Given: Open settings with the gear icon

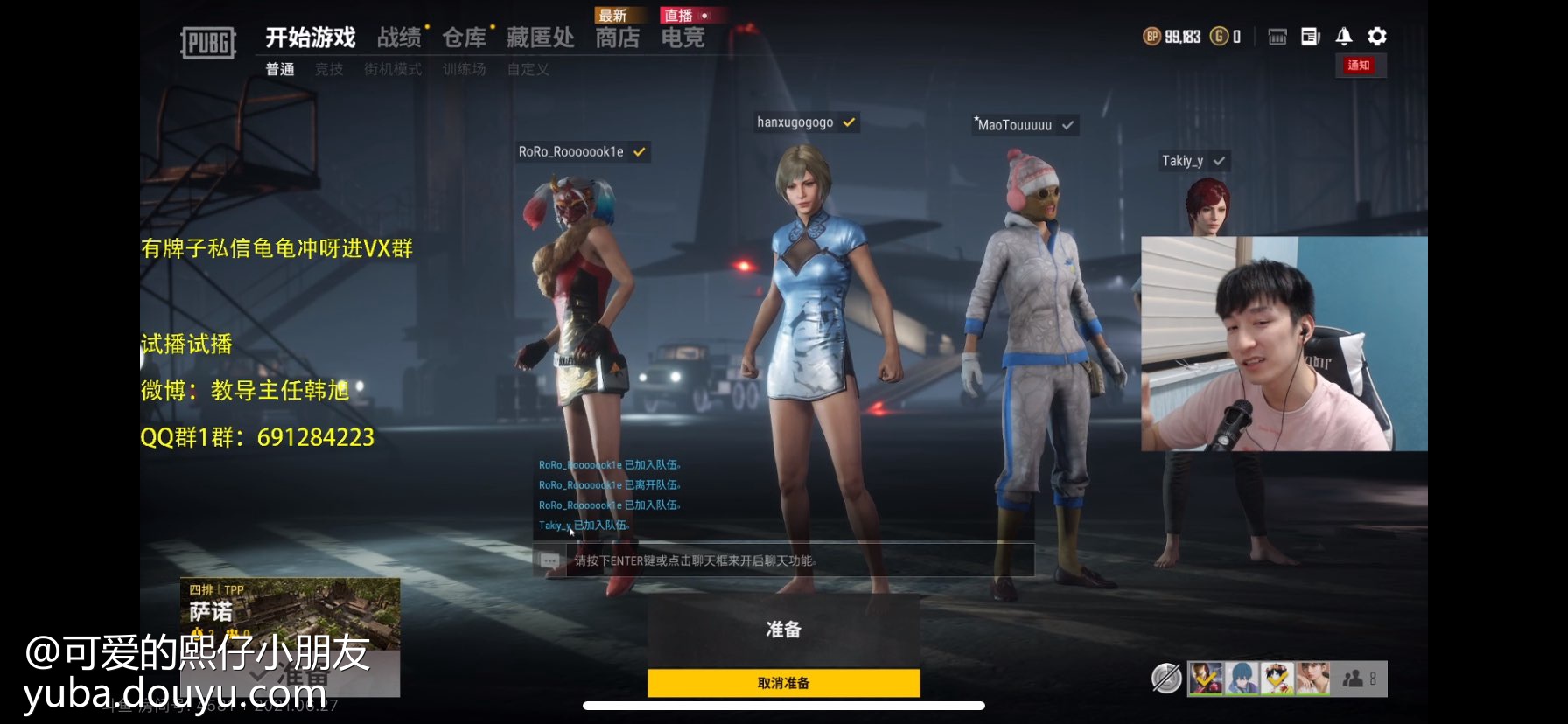Looking at the screenshot, I should (x=1377, y=36).
